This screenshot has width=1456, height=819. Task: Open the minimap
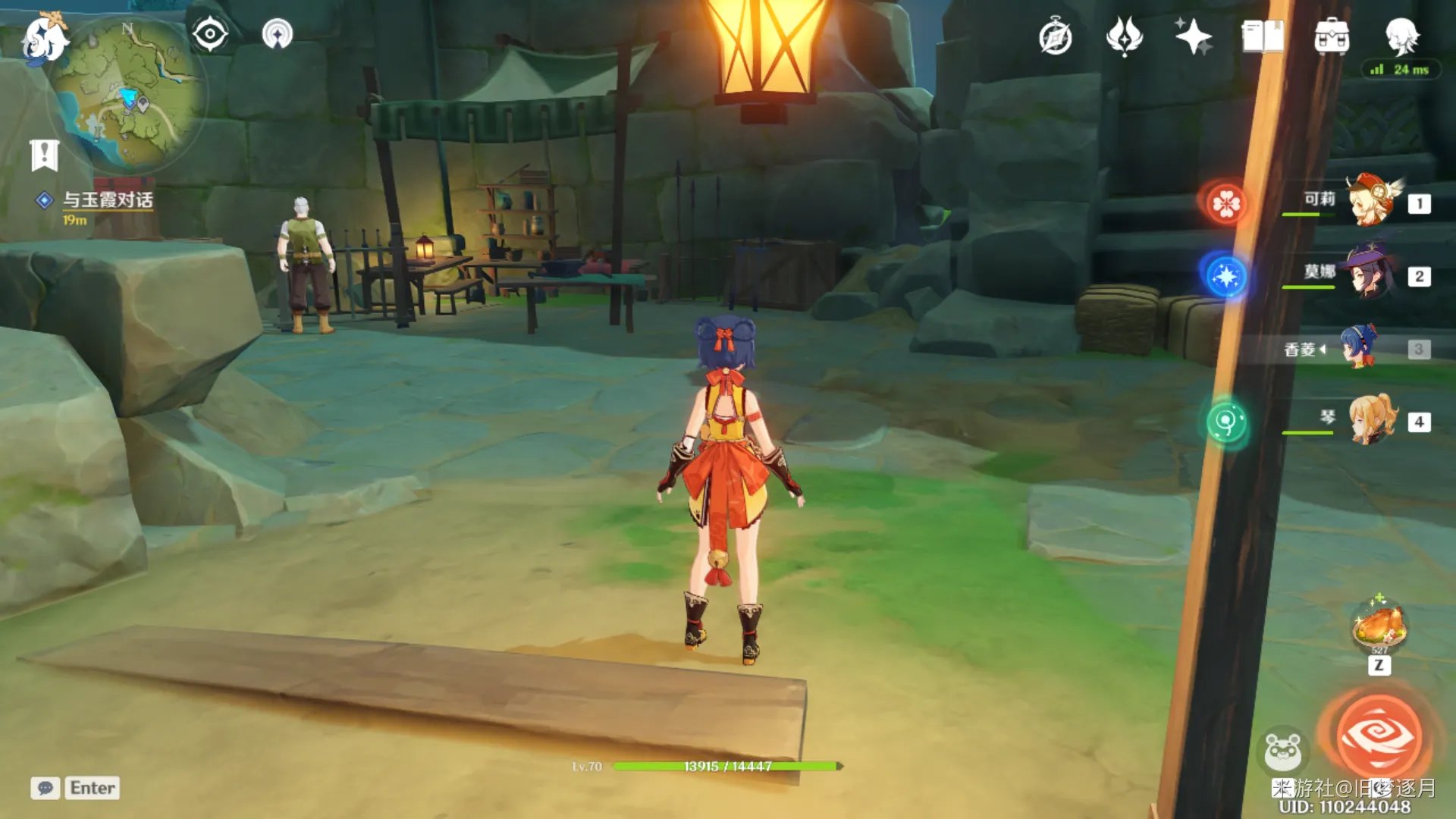129,95
